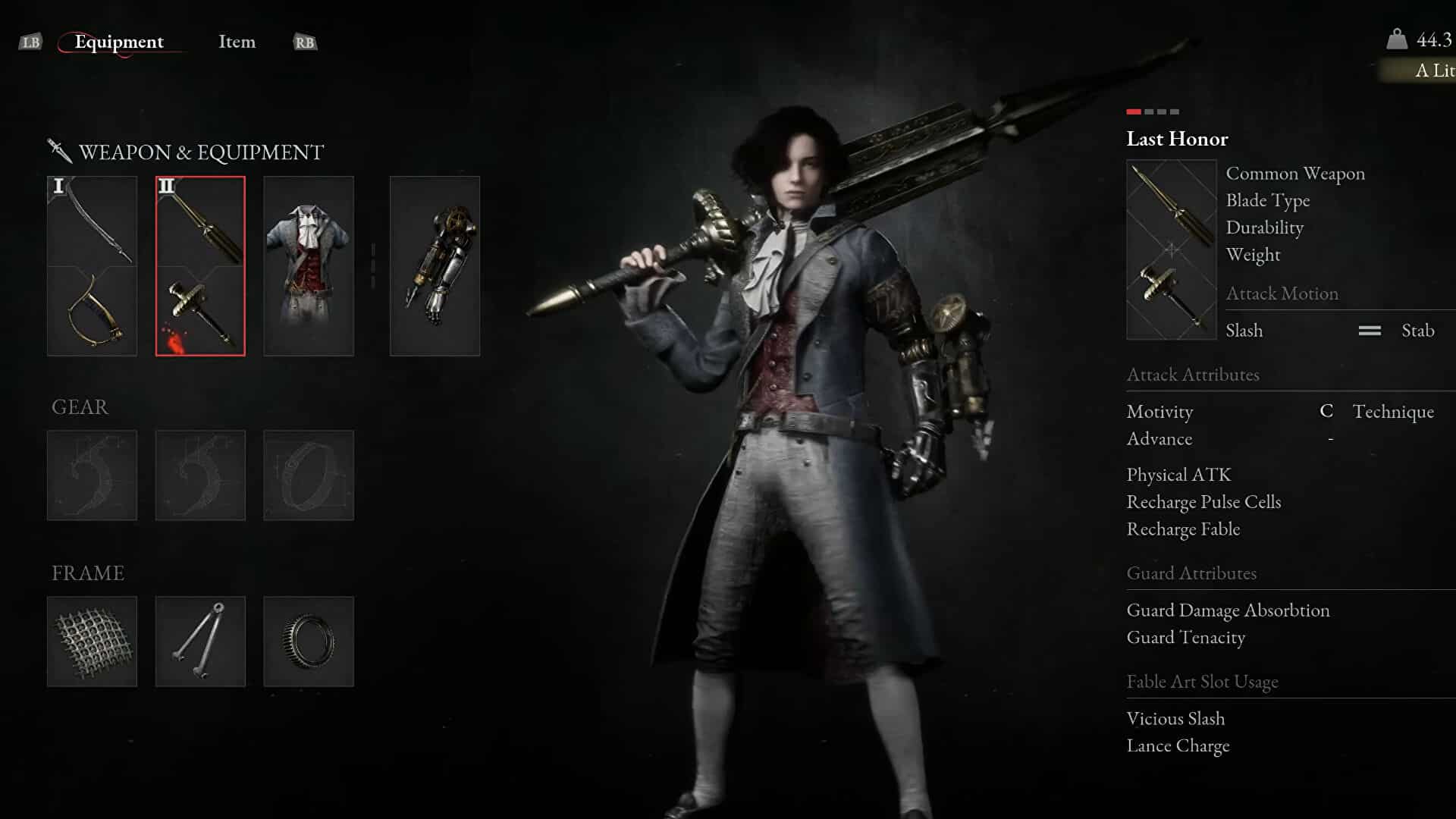Choose the blue coat outfit slot

(308, 265)
